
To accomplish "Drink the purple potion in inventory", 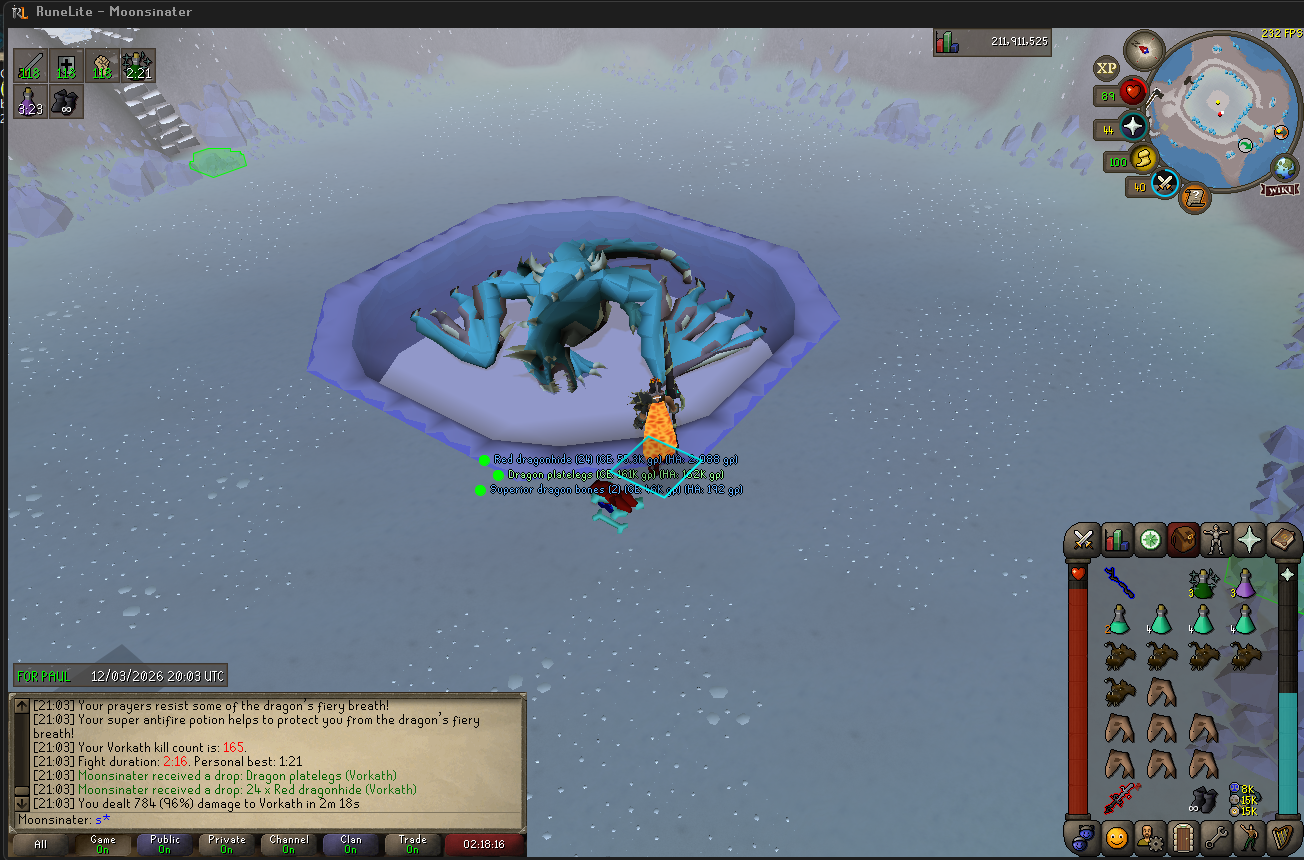I will point(1244,583).
